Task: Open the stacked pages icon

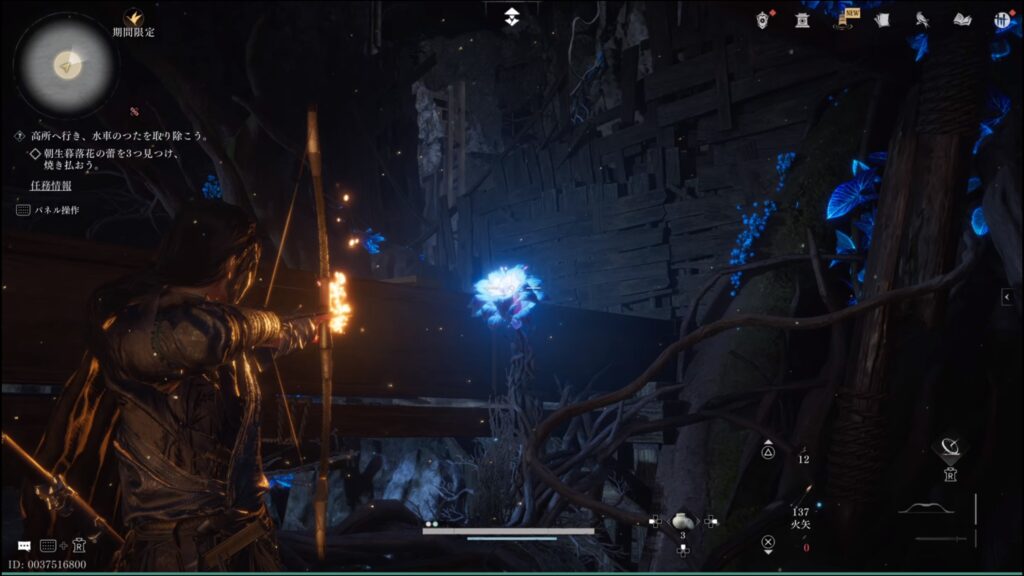Action: point(882,19)
